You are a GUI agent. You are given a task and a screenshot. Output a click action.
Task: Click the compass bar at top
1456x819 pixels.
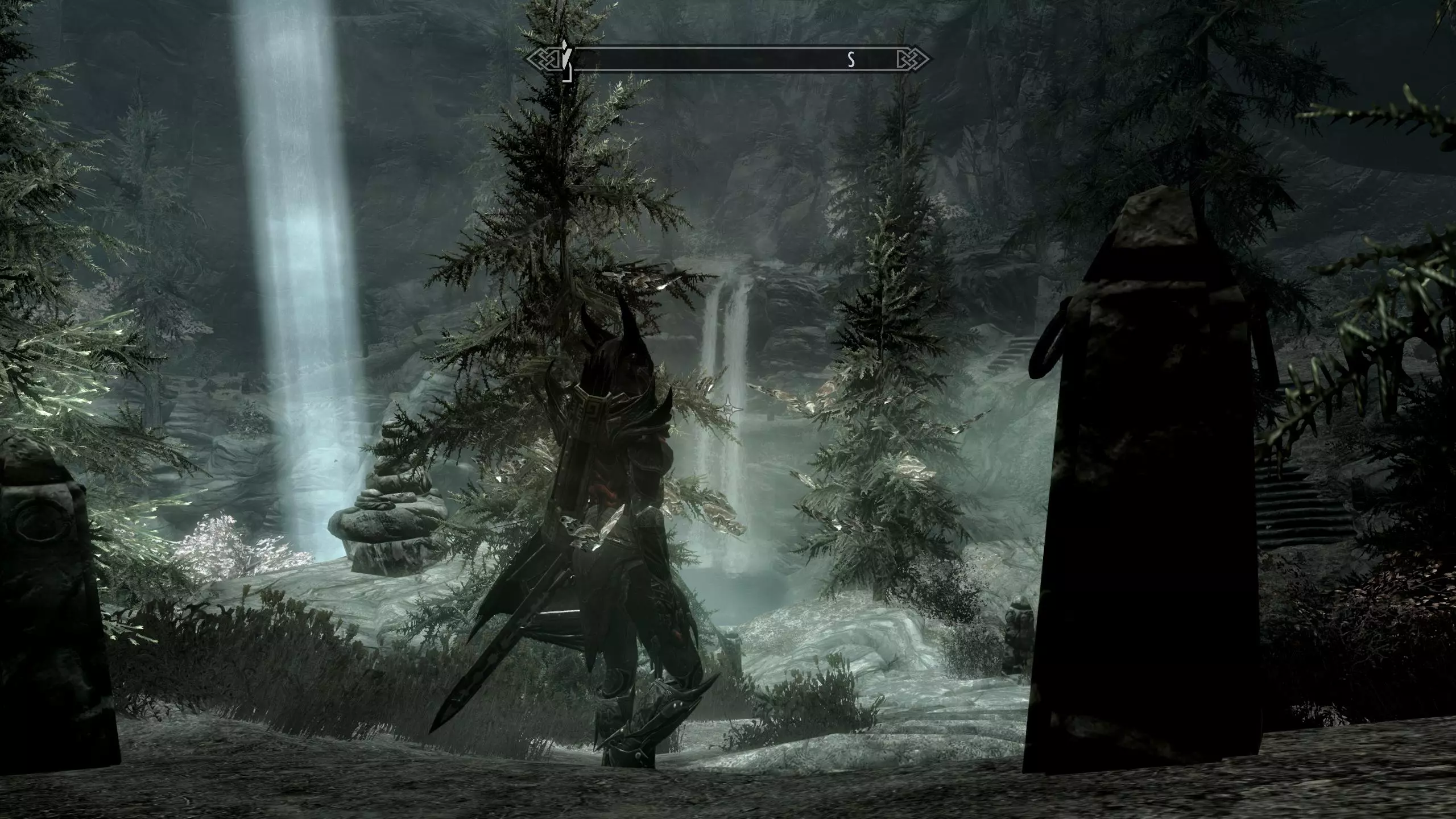(x=728, y=59)
